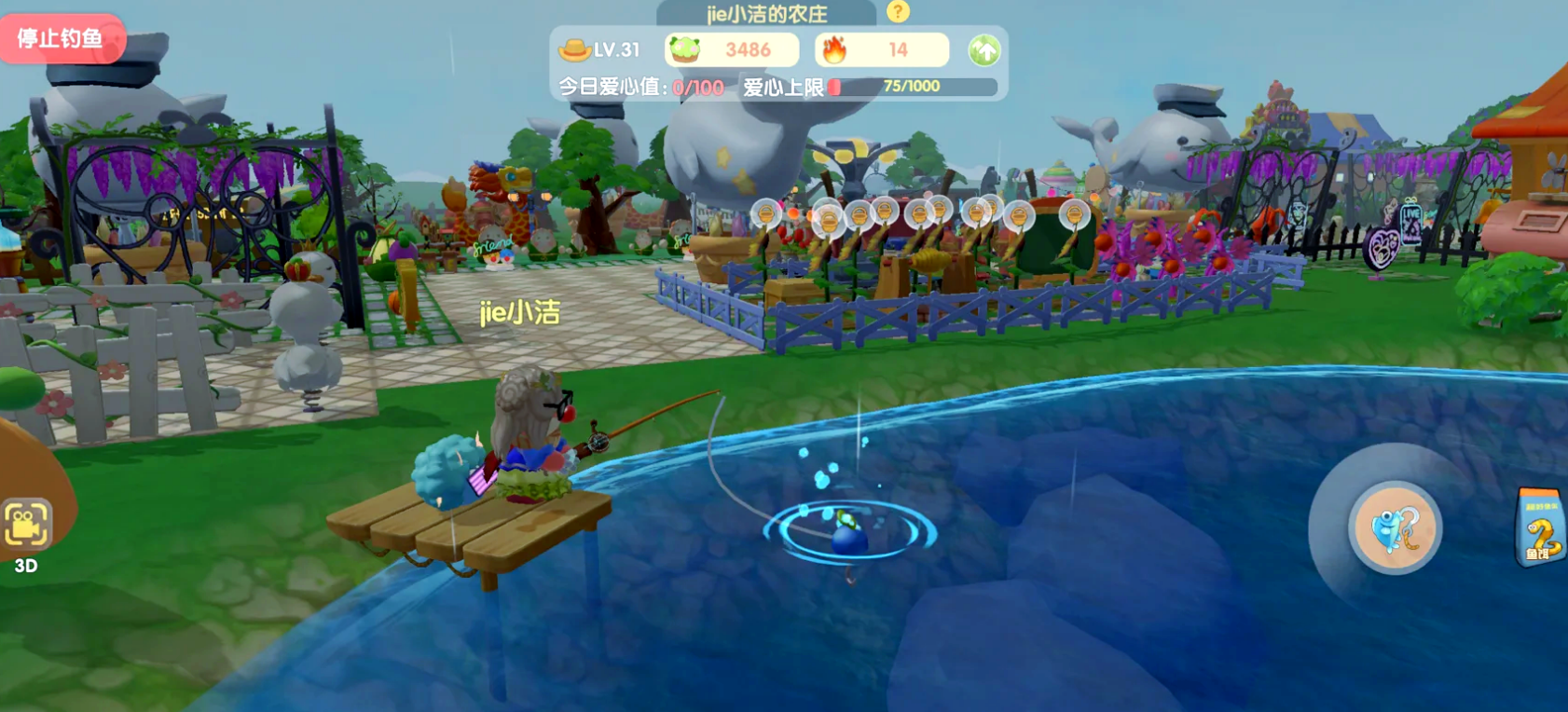Open the 鱼饵 fish bait bag
The image size is (1568, 712).
click(x=1540, y=528)
